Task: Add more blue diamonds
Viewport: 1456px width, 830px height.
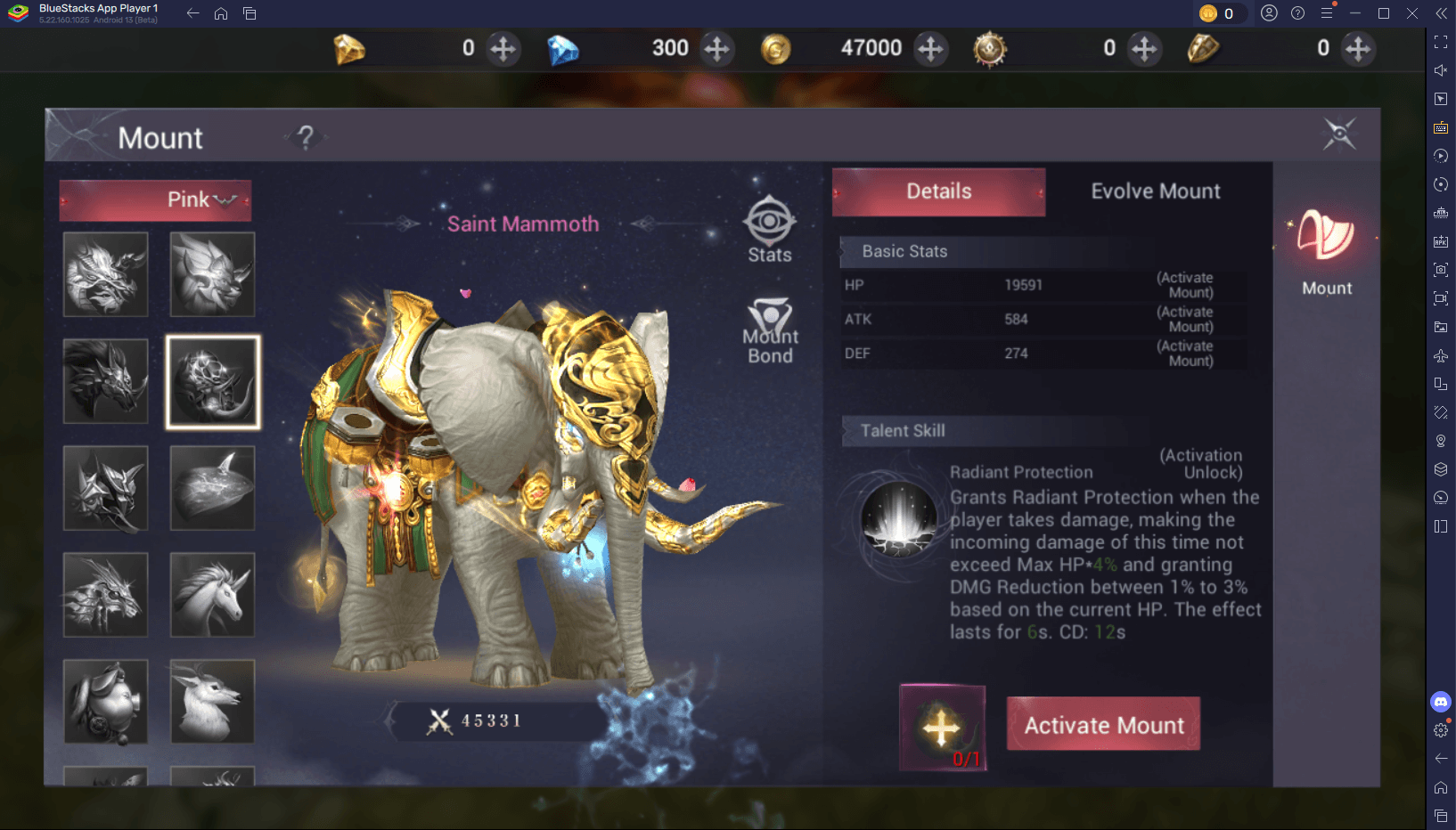Action: tap(716, 48)
